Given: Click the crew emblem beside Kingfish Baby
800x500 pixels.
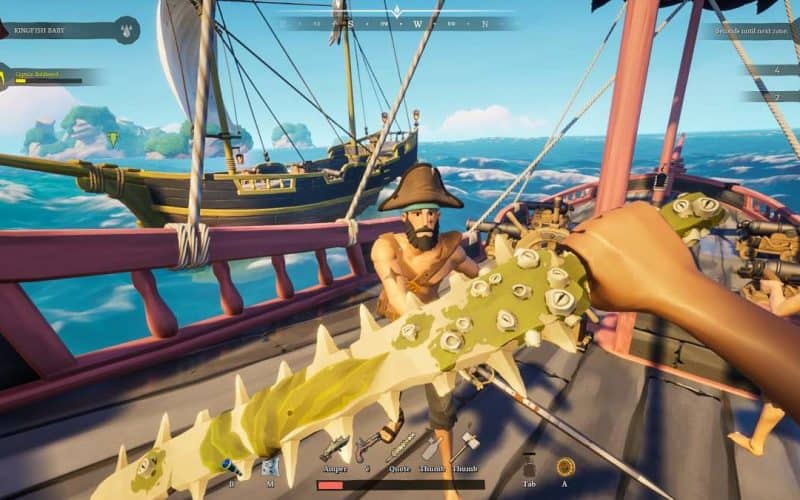Looking at the screenshot, I should click(x=126, y=30).
